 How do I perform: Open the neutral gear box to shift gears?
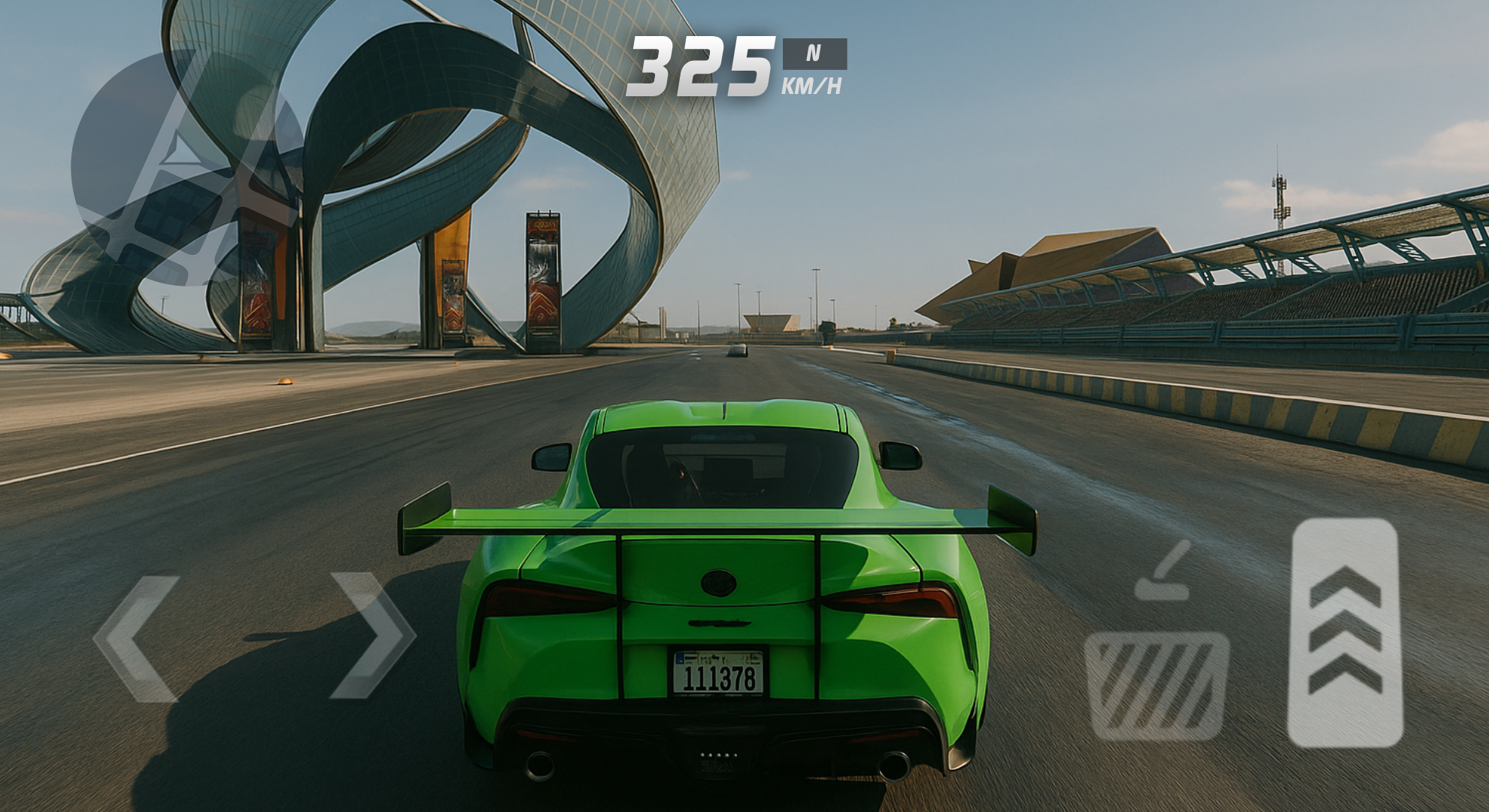(x=814, y=53)
